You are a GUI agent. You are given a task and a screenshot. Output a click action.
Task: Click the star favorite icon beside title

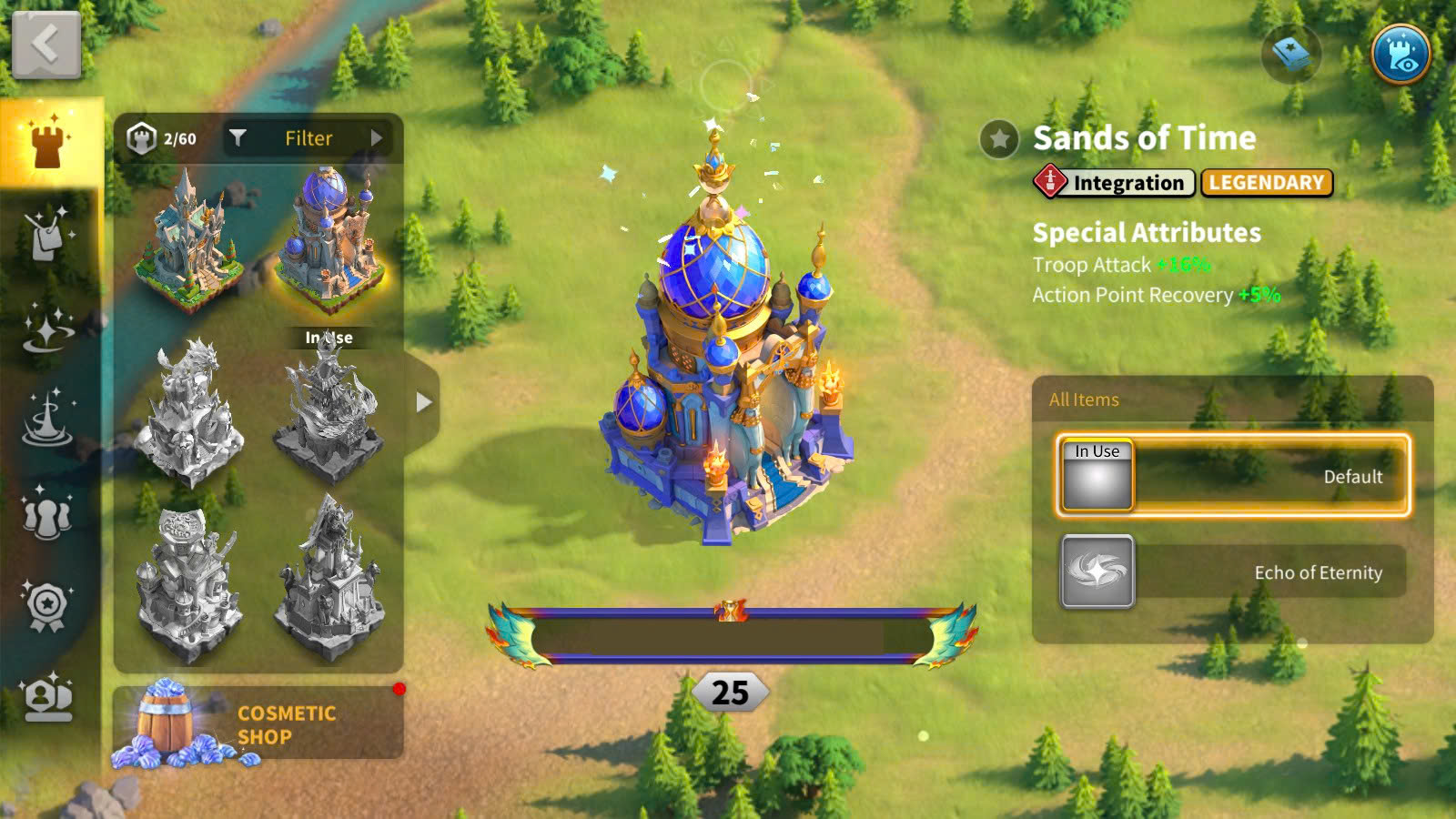click(999, 139)
